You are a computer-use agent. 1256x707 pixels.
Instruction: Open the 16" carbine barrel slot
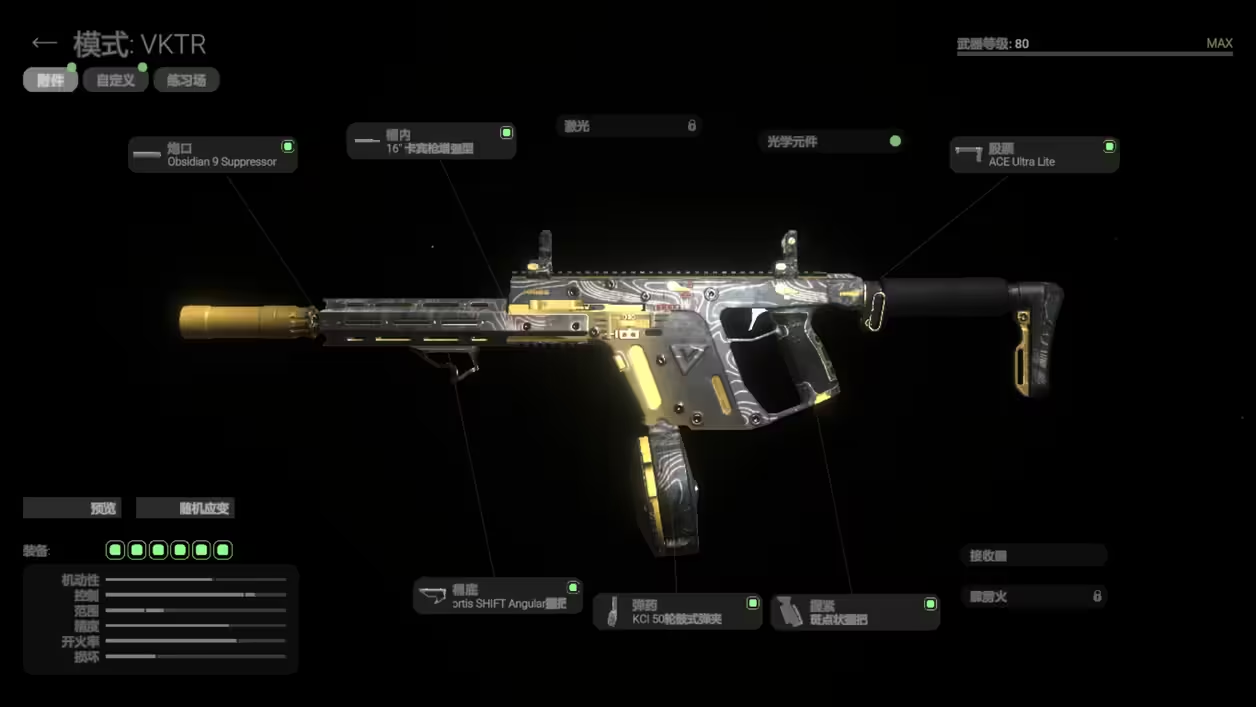point(431,141)
